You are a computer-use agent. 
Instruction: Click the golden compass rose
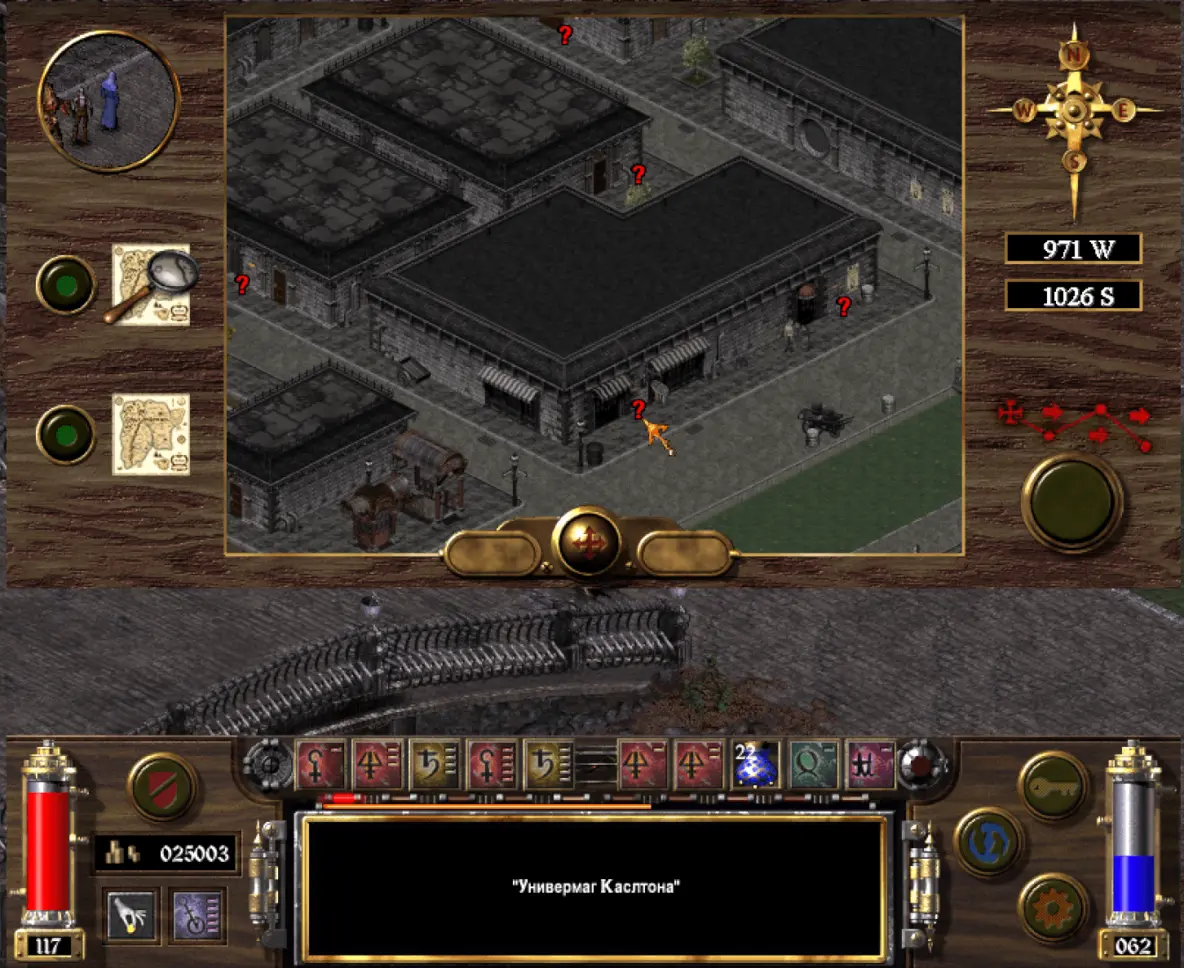[x=1073, y=111]
